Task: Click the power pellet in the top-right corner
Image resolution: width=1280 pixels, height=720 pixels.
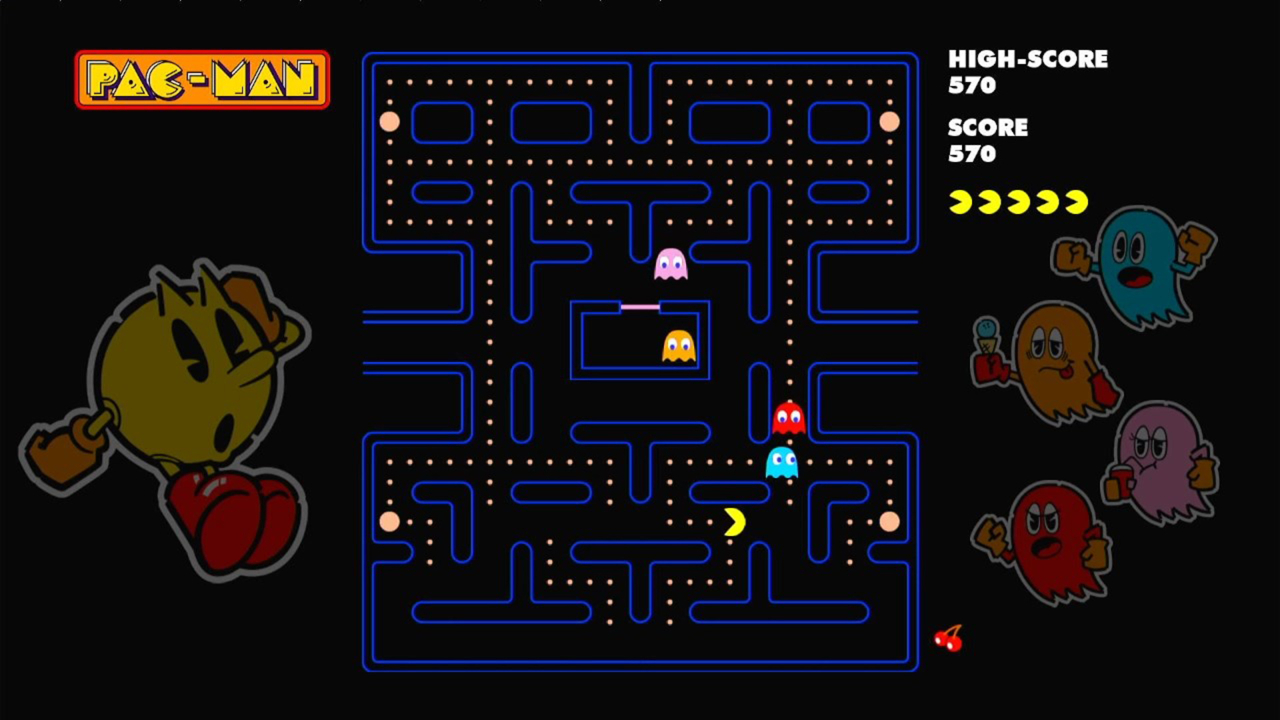Action: [890, 122]
